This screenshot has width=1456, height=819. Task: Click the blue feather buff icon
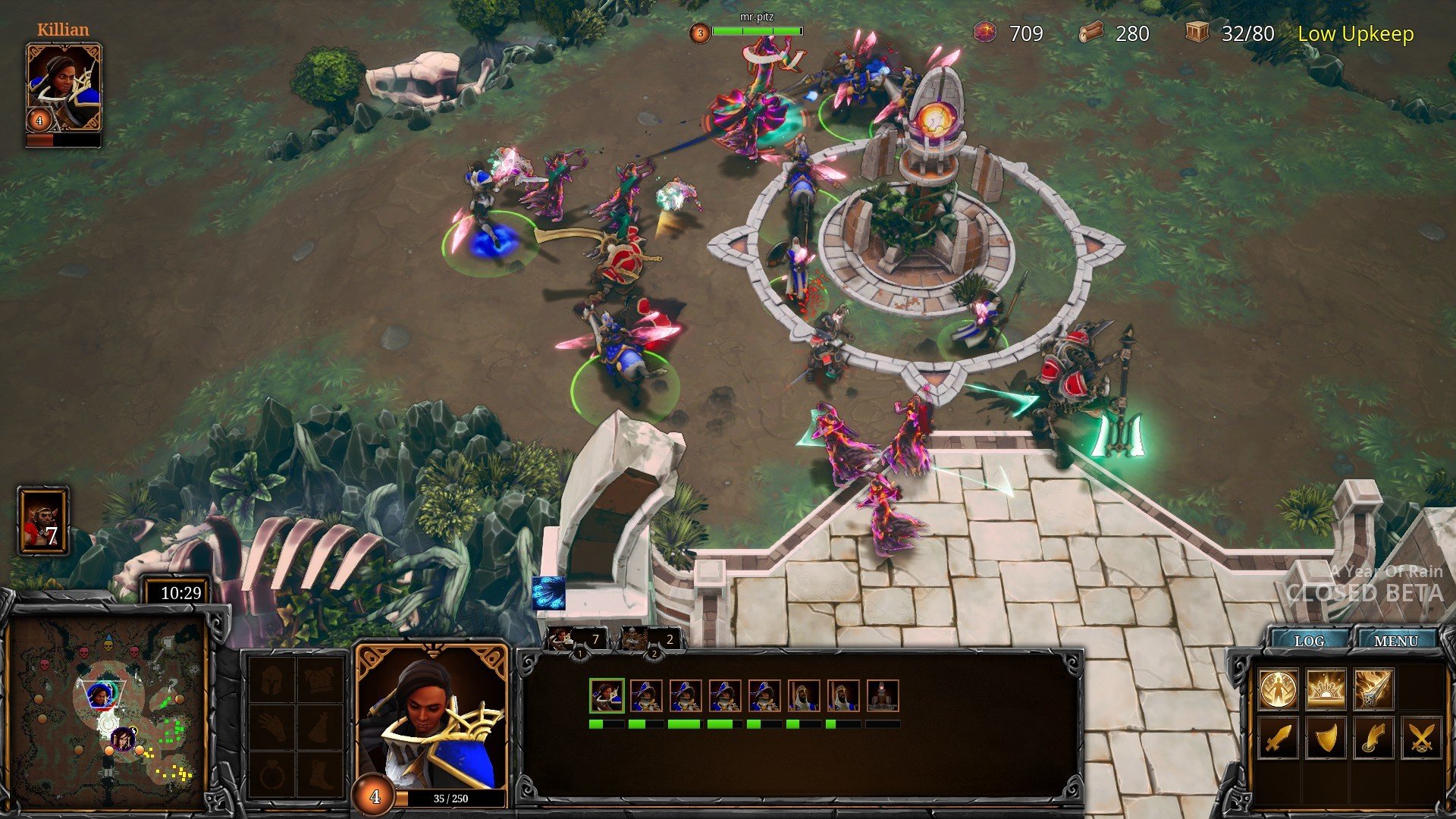click(548, 593)
